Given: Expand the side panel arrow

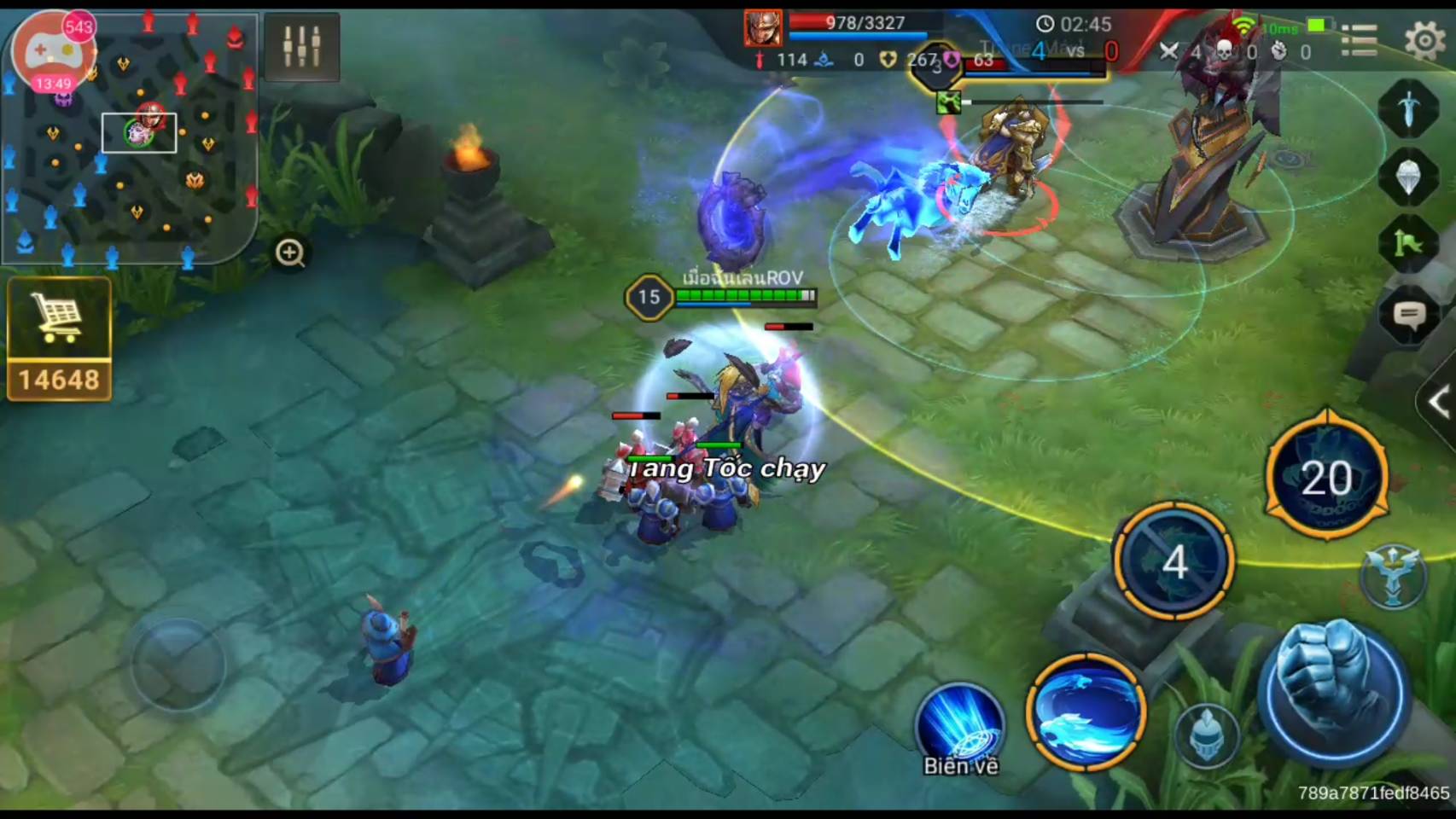Looking at the screenshot, I should [x=1438, y=402].
